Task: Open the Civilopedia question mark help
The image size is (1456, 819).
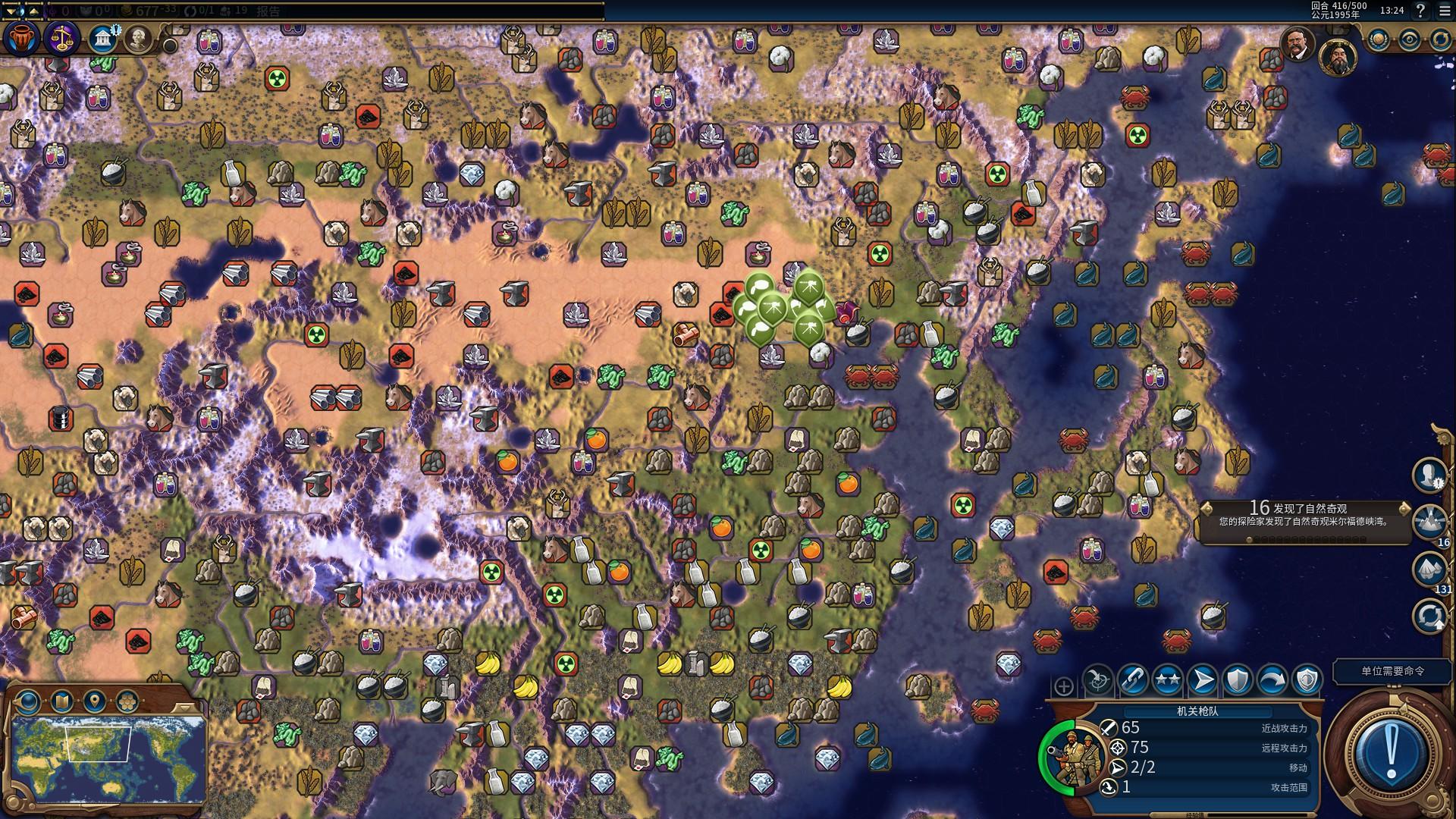Action: click(1420, 11)
